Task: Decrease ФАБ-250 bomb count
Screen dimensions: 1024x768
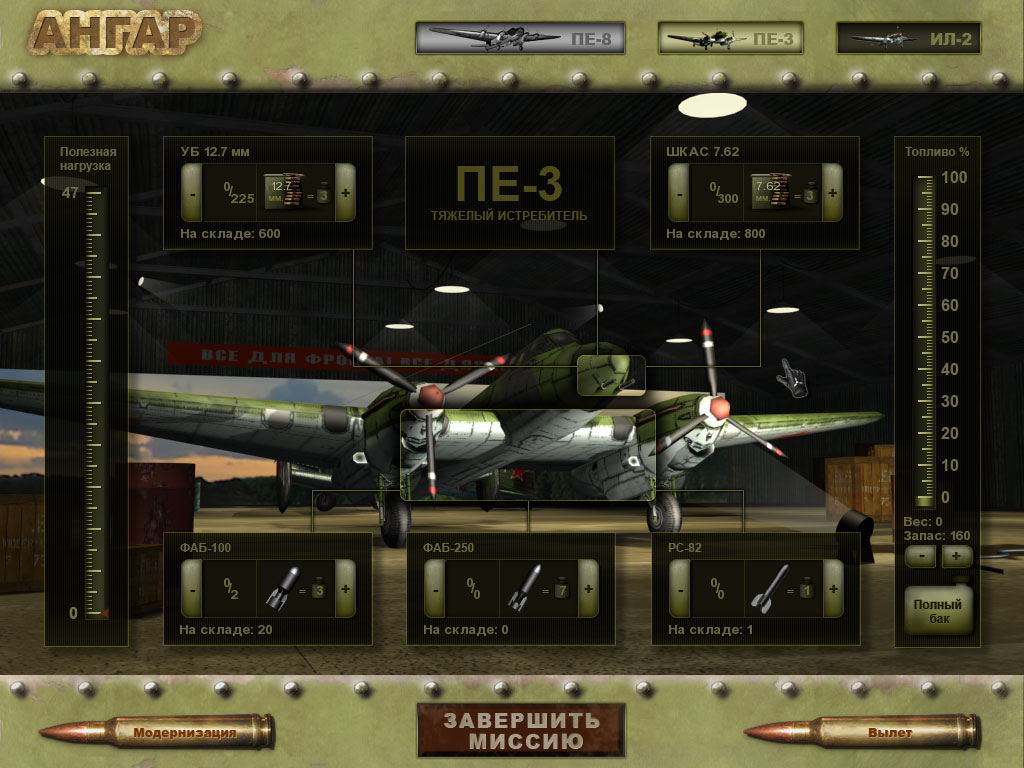Action: [x=434, y=588]
